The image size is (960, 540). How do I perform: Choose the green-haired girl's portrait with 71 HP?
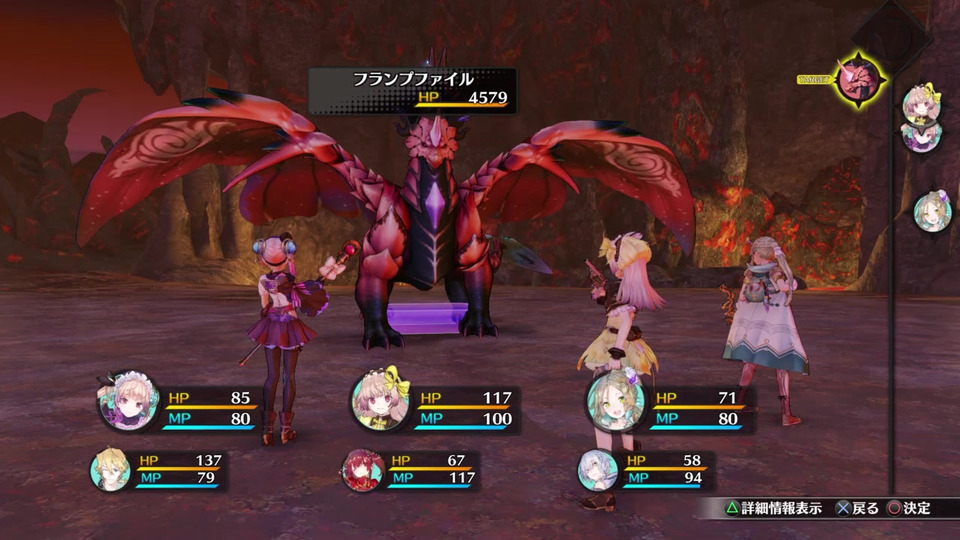[613, 399]
